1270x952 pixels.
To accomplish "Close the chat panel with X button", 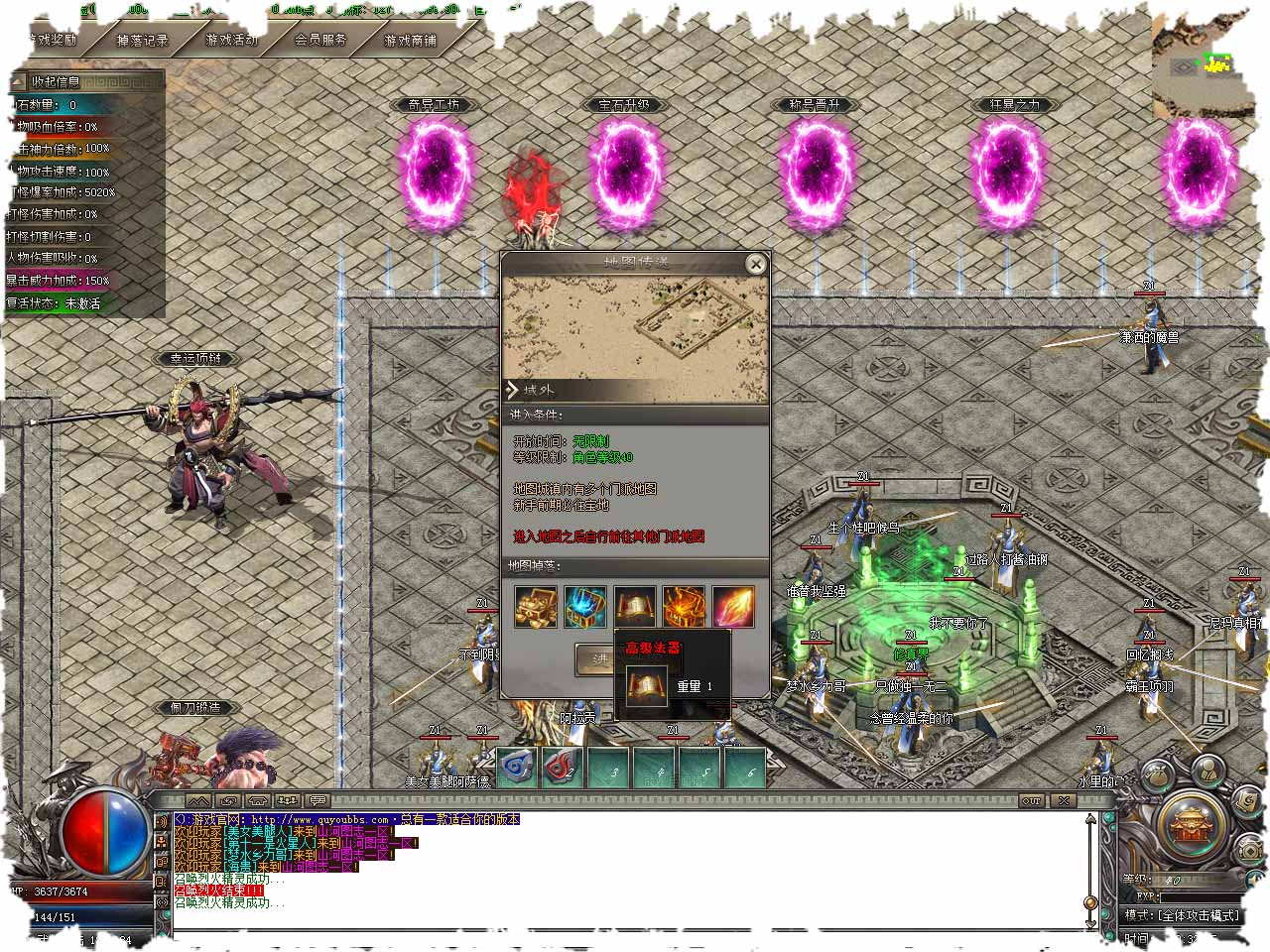I will coord(1064,800).
